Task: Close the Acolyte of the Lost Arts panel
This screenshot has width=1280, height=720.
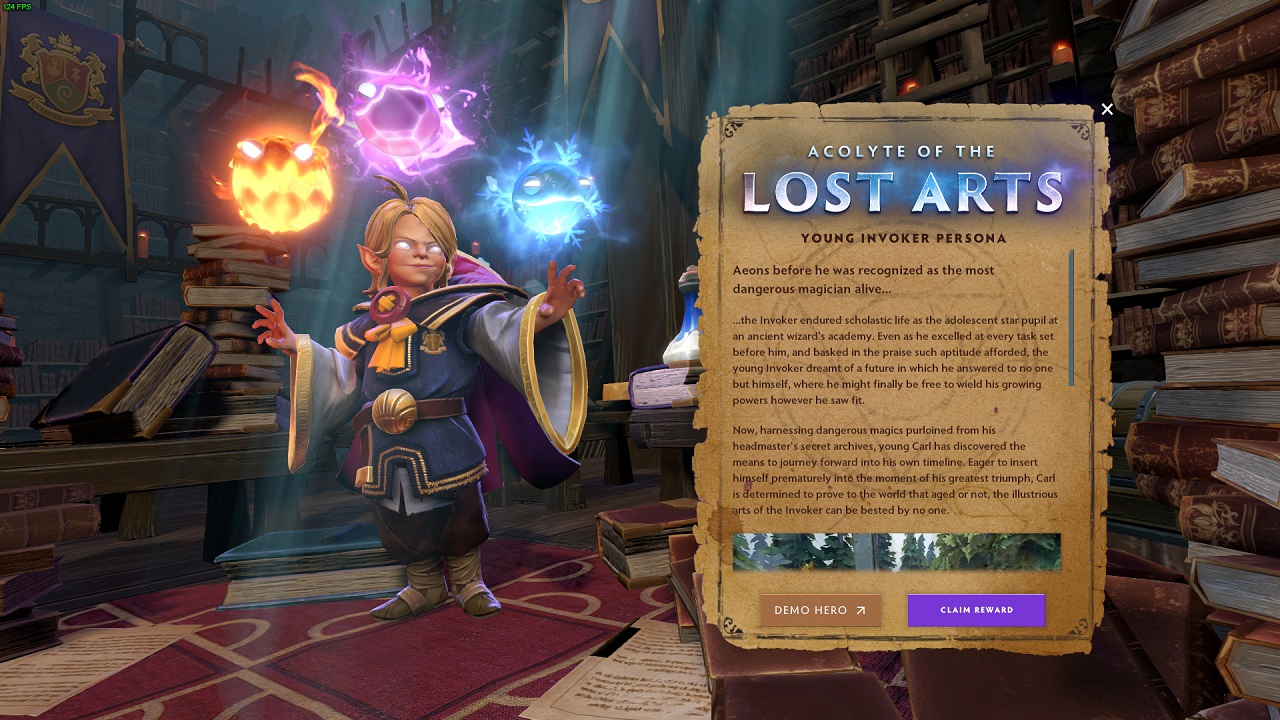Action: [x=1107, y=110]
